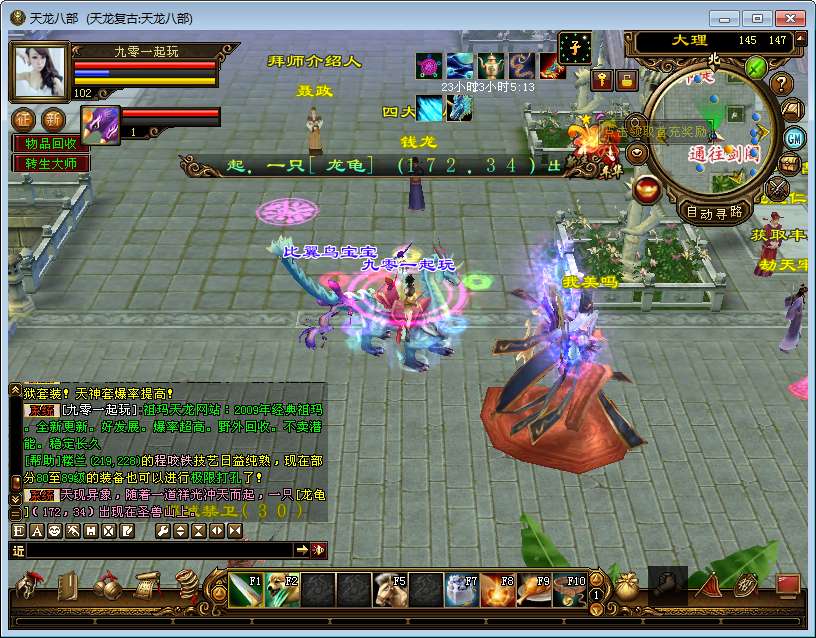This screenshot has width=816, height=638.
Task: Select the player portrait avatar
Action: [x=40, y=68]
